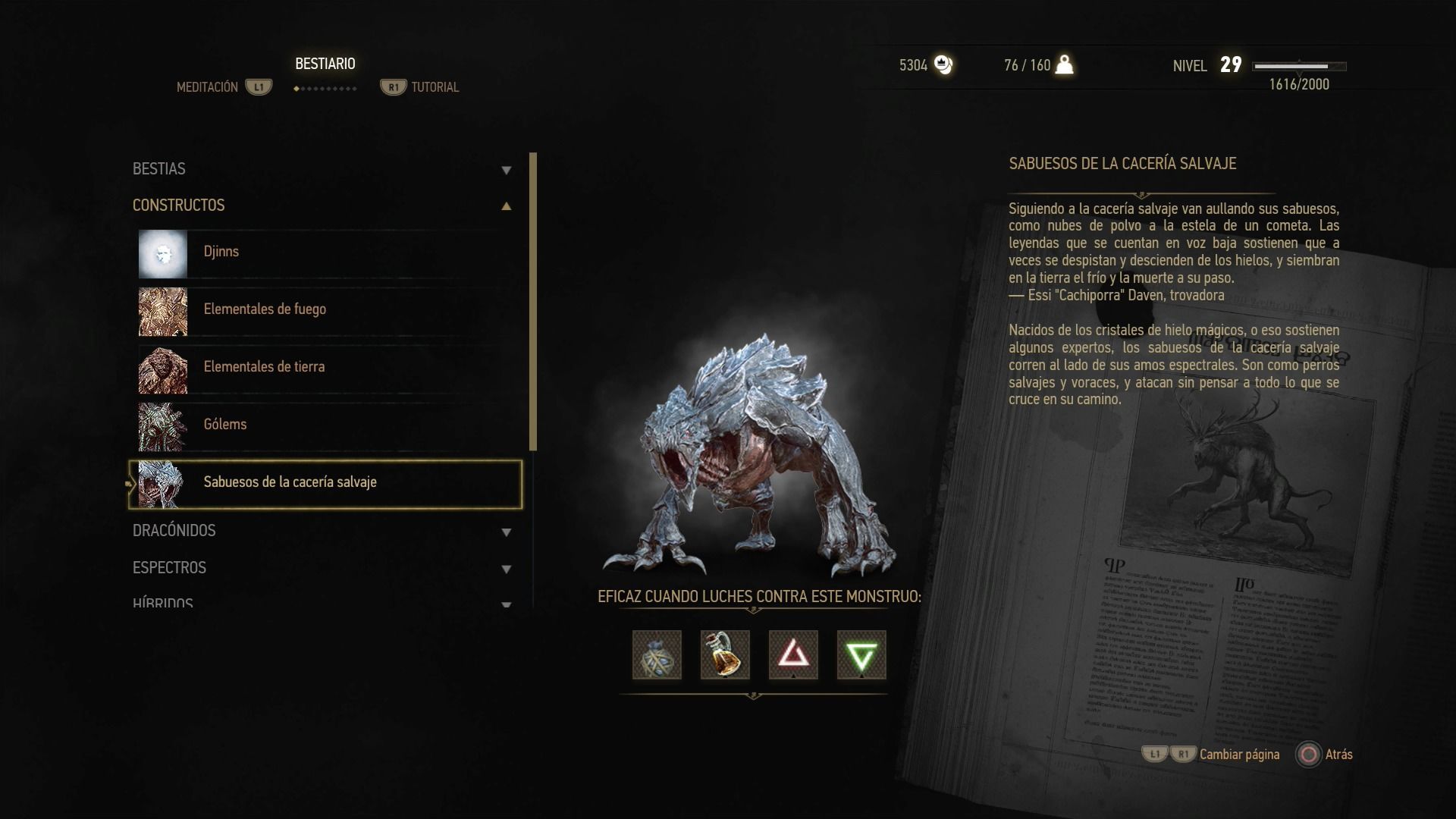Select the green inverted triangle Quen sign
1456x819 pixels.
(x=861, y=655)
